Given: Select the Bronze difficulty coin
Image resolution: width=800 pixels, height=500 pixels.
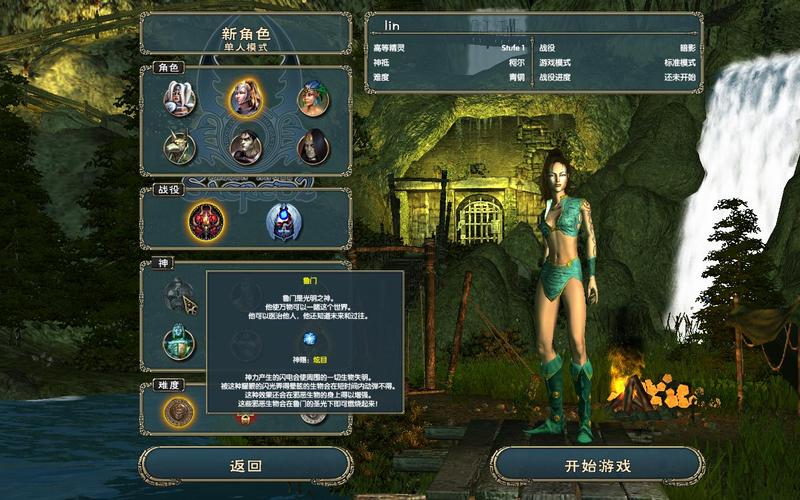Looking at the screenshot, I should [180, 410].
